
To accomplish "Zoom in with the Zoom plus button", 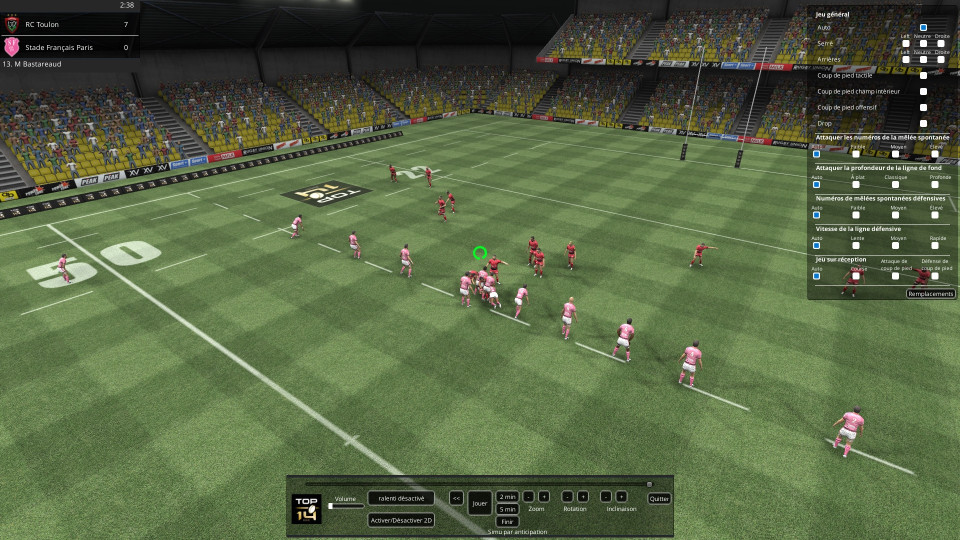I will click(x=544, y=497).
